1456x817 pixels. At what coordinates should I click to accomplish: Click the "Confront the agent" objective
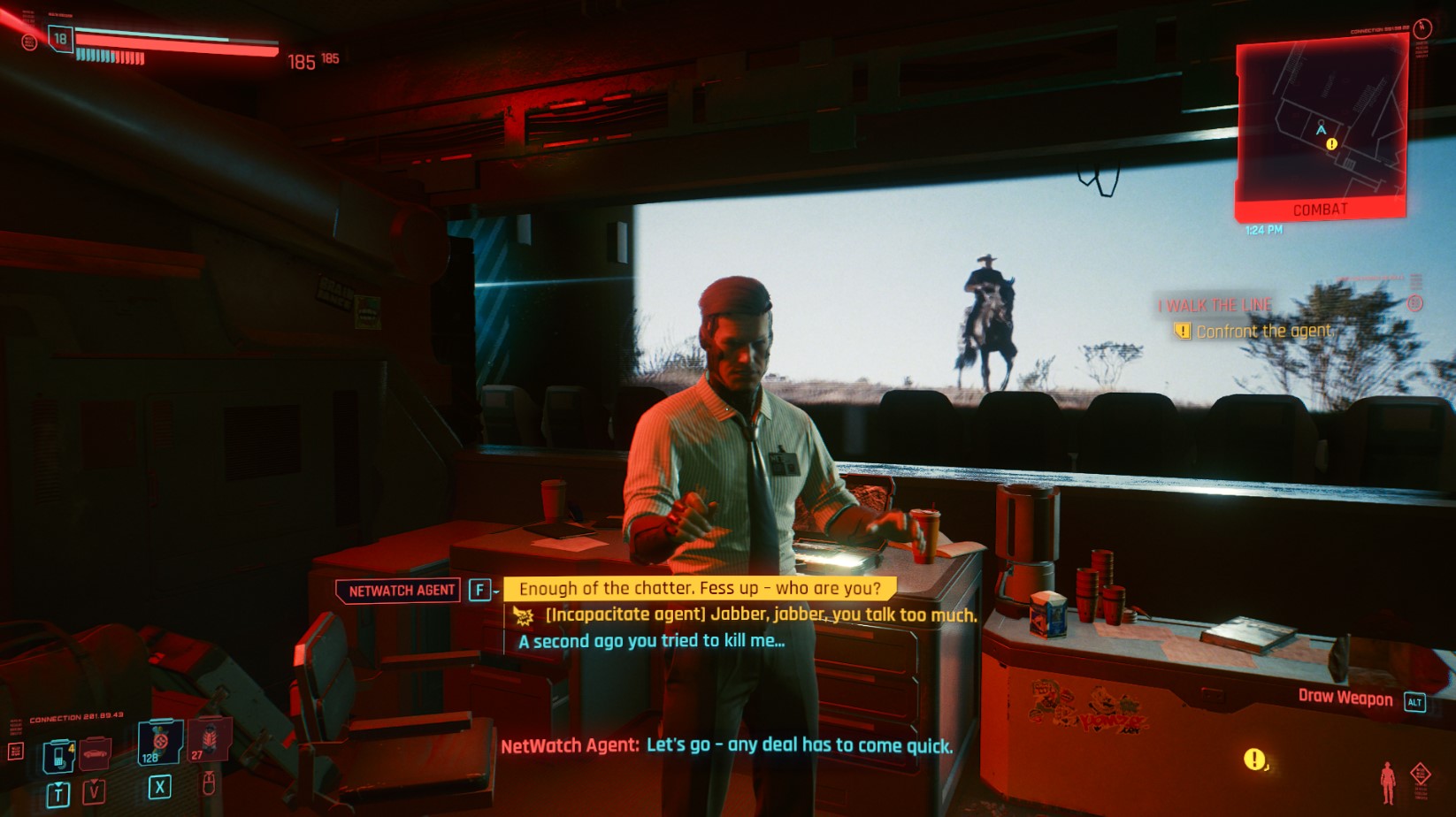point(1262,332)
